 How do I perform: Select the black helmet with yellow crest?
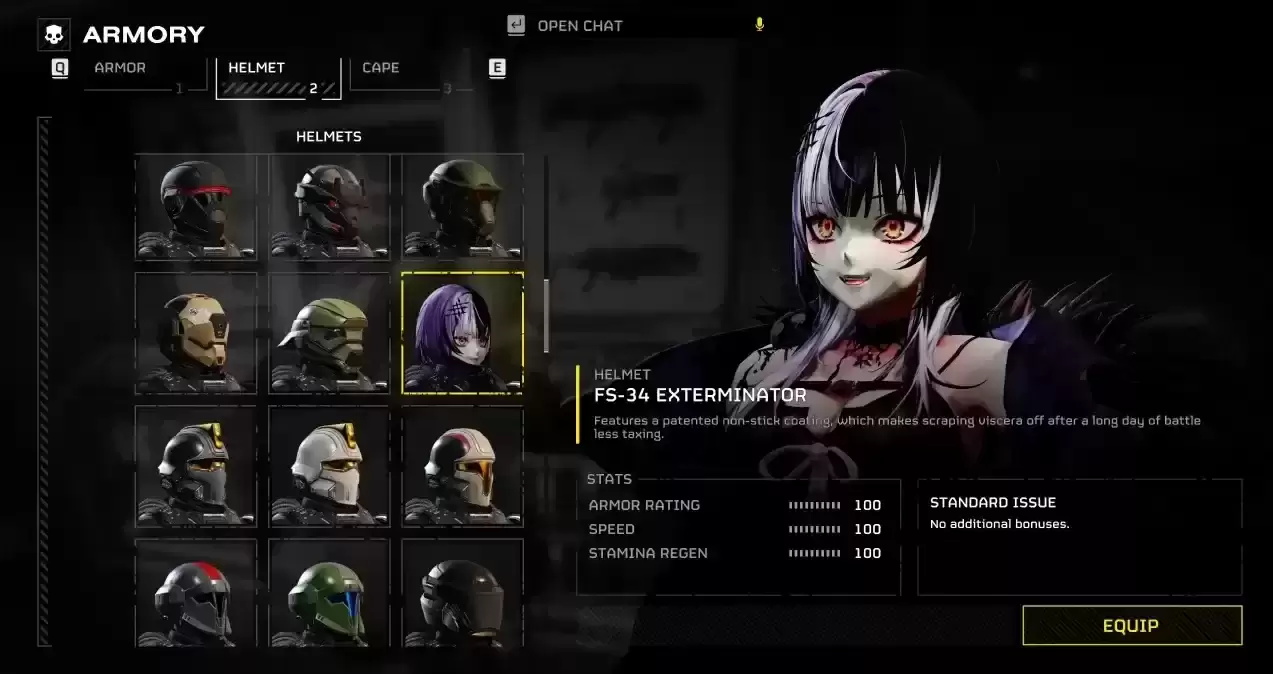[x=196, y=466]
